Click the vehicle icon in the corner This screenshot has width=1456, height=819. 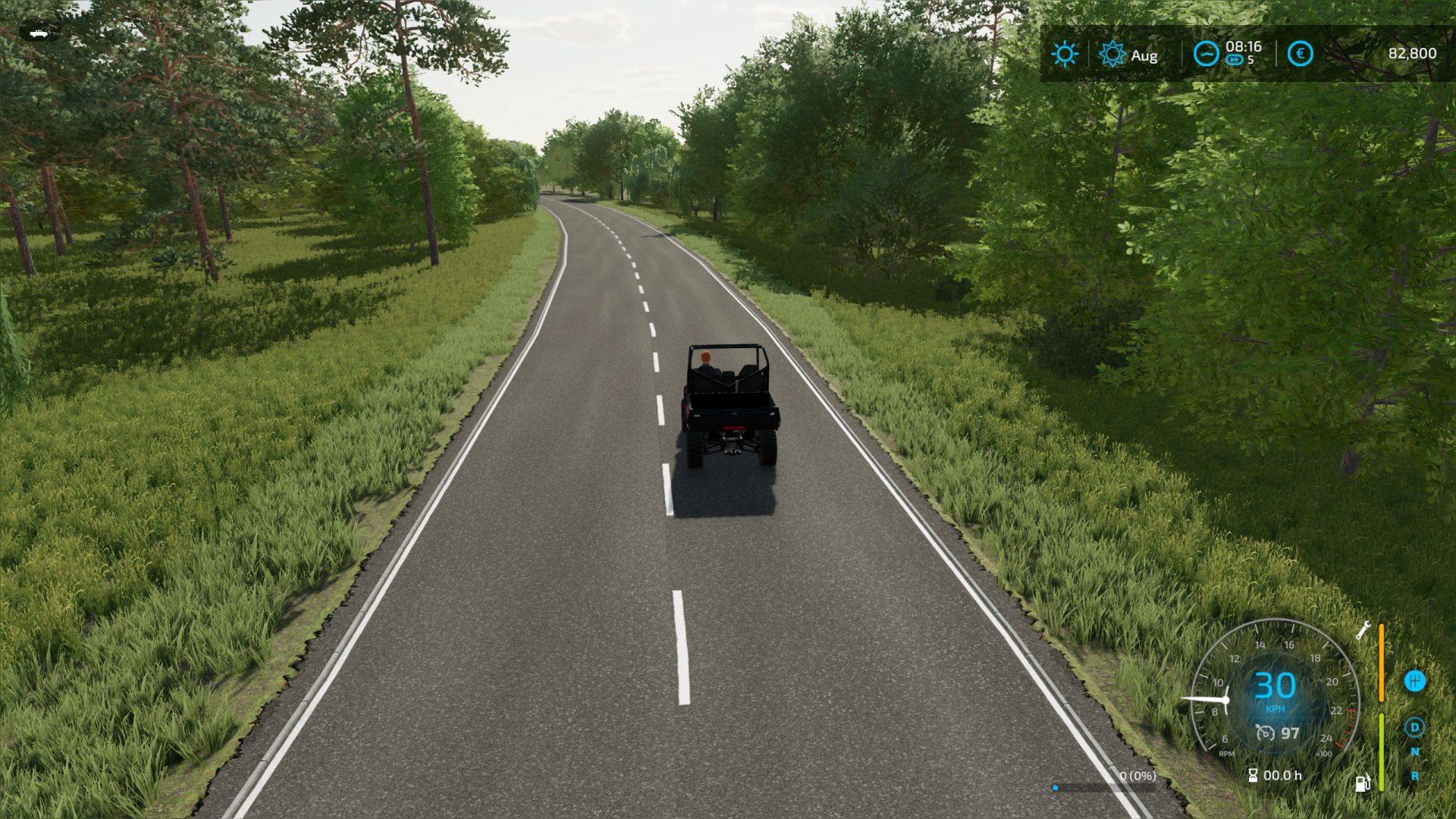[x=39, y=32]
